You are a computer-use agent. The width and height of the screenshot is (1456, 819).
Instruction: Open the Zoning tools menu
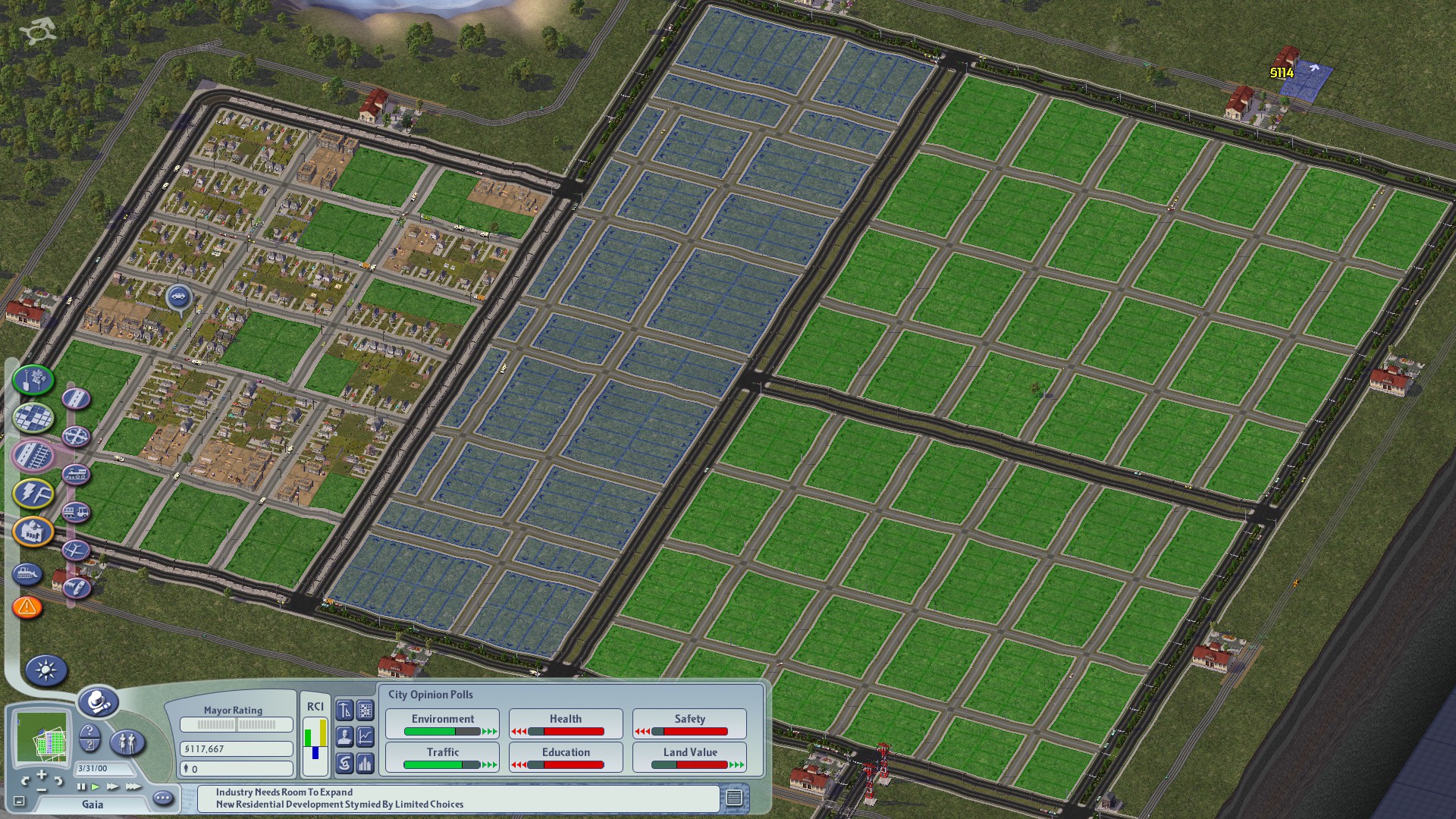(x=33, y=416)
